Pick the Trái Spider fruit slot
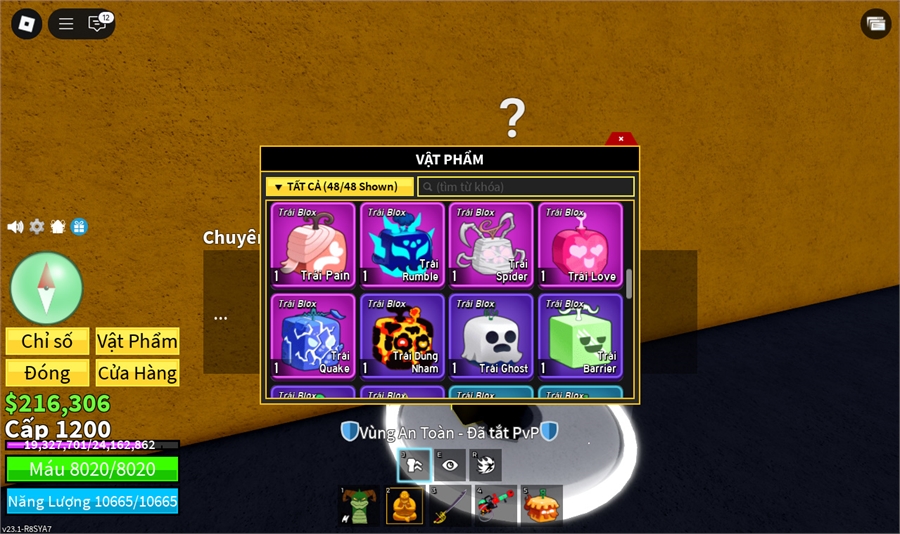The image size is (900, 534). point(491,245)
